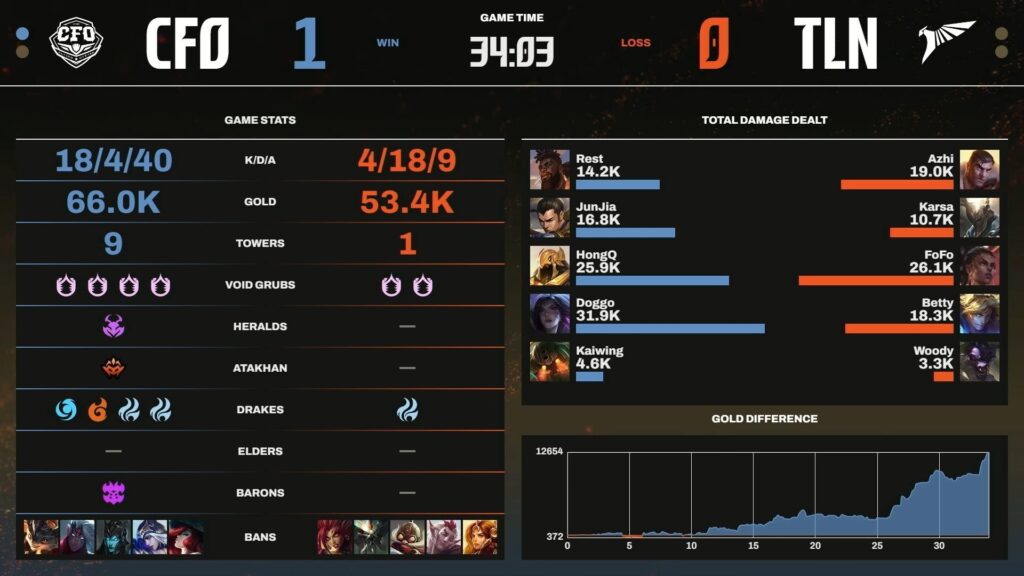Open the gold difference graph
This screenshot has width=1024, height=576.
click(777, 495)
